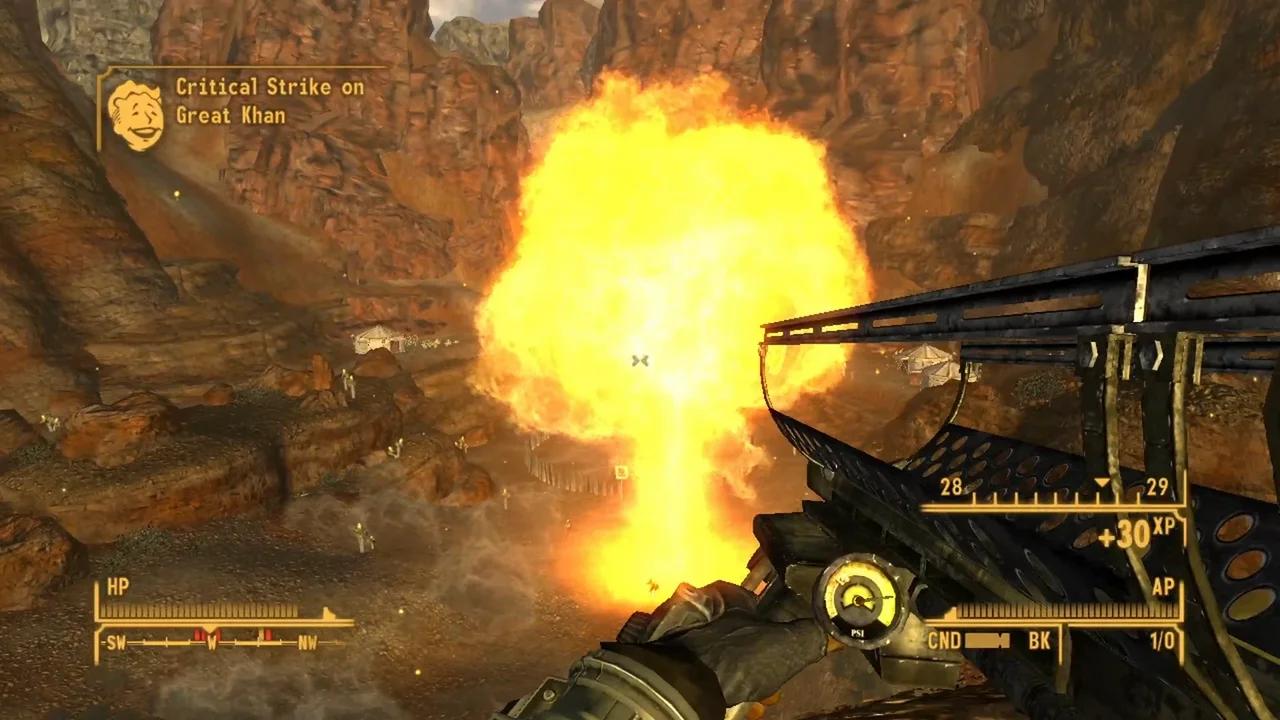Click the Vault Boy face icon
This screenshot has width=1280, height=720.
(137, 108)
